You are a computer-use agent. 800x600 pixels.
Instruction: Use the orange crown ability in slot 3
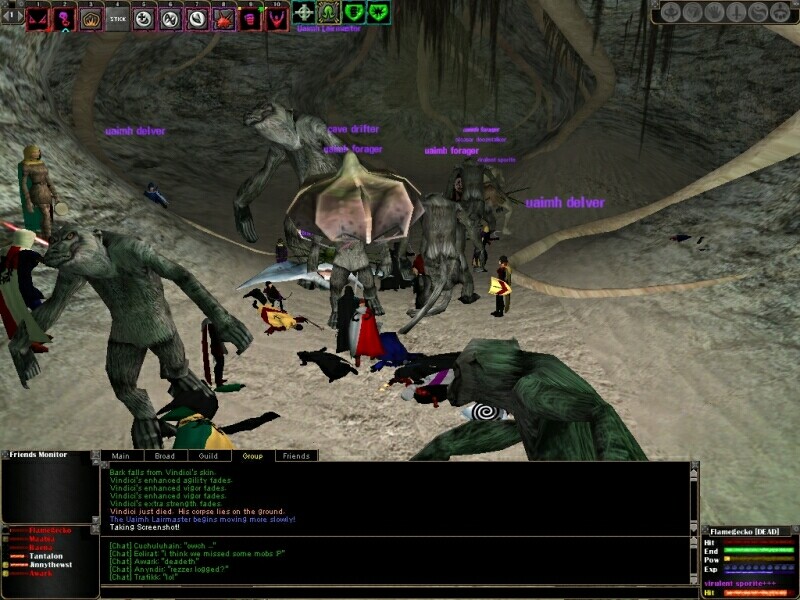(x=91, y=18)
